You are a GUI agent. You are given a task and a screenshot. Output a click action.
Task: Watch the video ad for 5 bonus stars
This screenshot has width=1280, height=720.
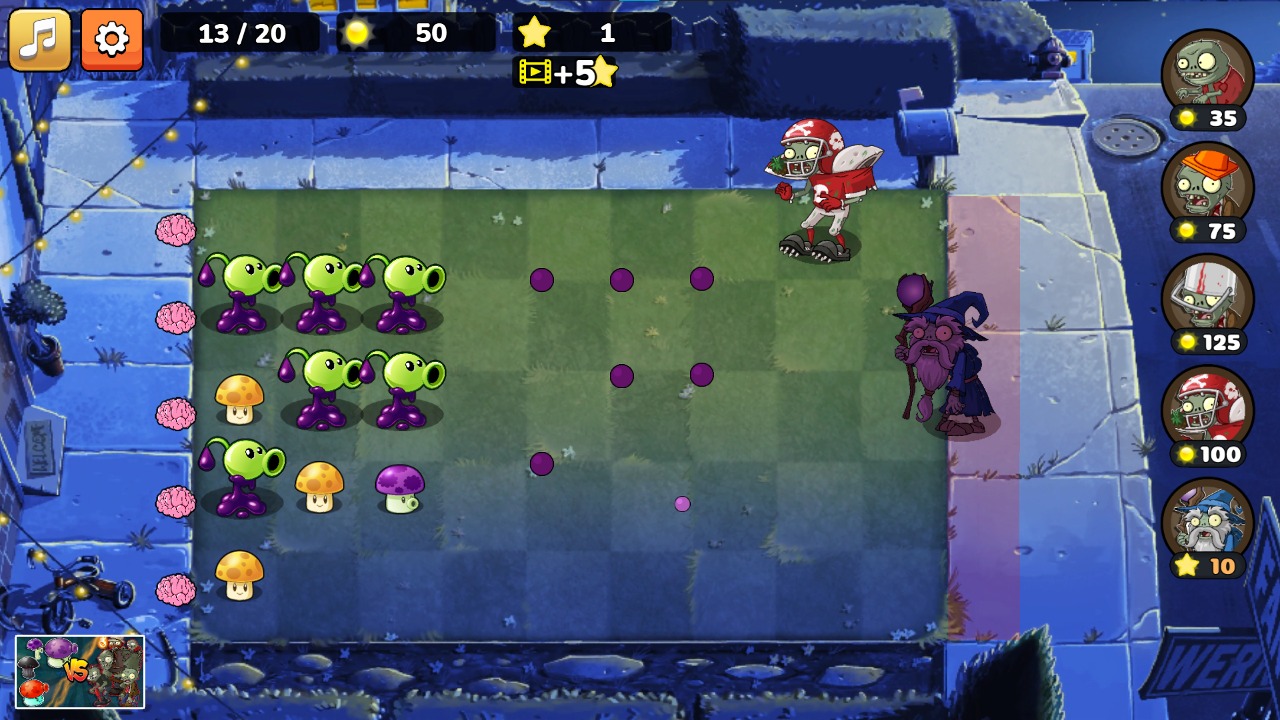click(x=566, y=73)
